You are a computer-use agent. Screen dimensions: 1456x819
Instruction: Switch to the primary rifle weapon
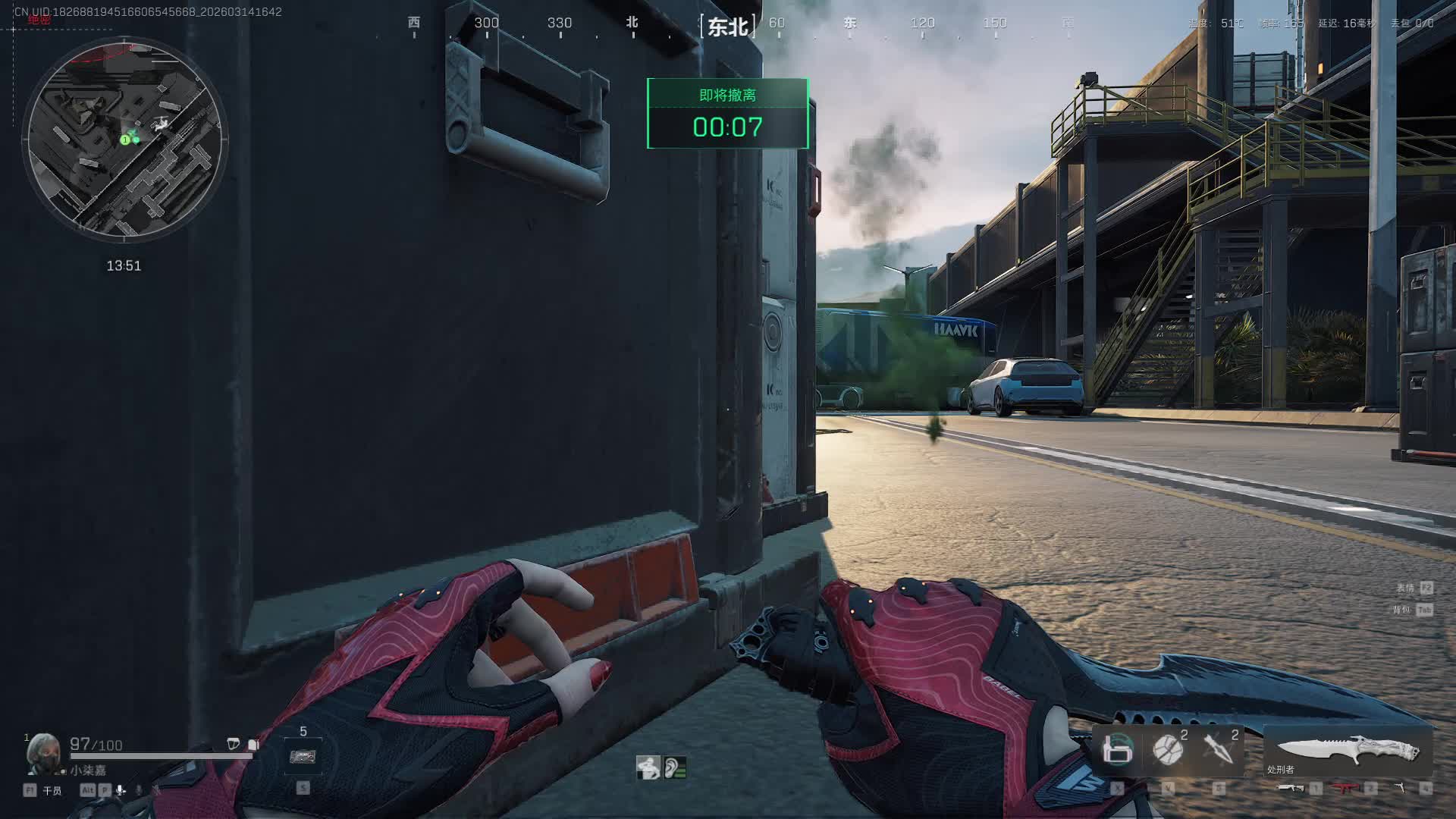pyautogui.click(x=1291, y=789)
